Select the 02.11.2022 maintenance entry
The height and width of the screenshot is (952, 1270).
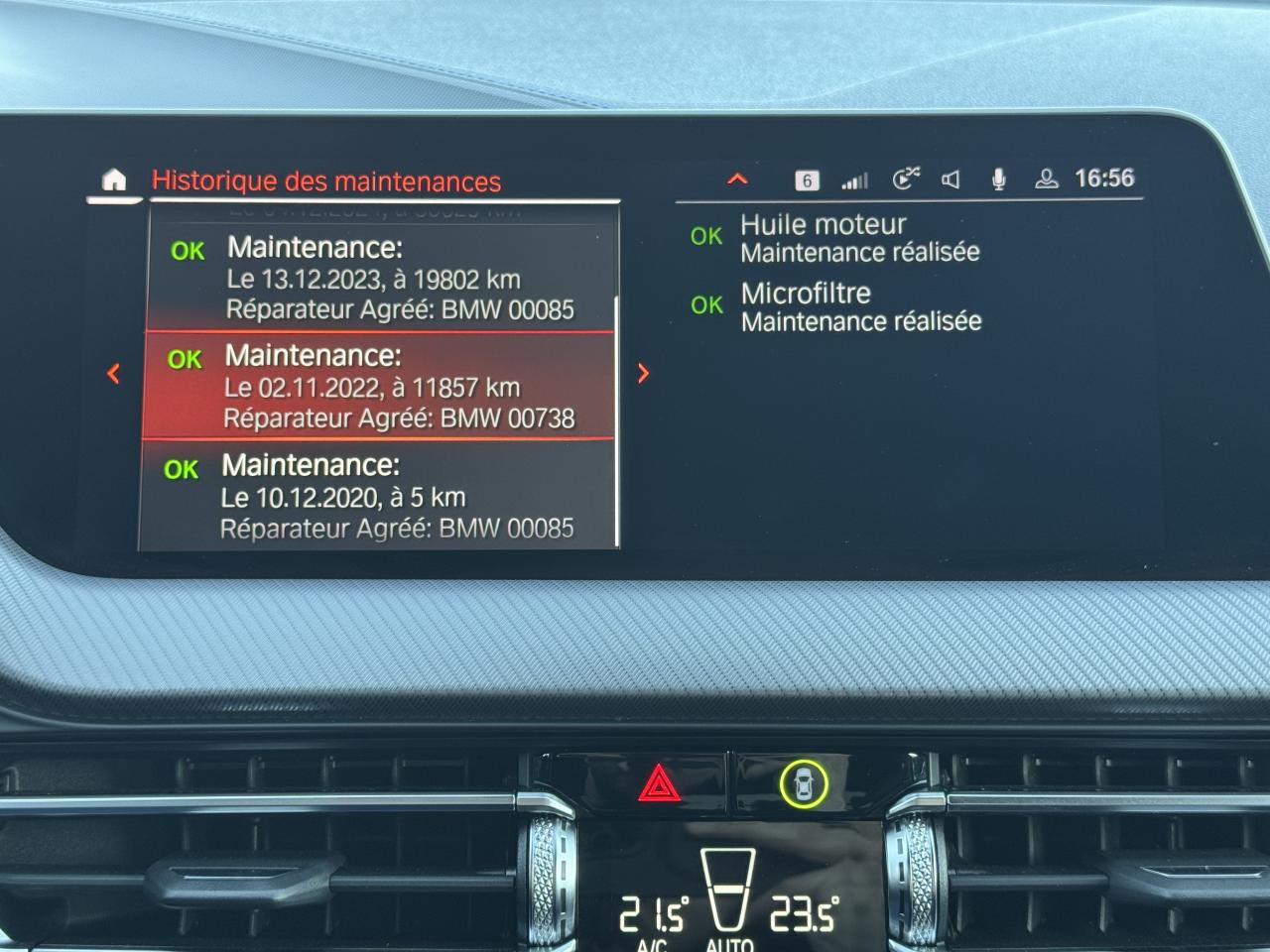pos(380,387)
